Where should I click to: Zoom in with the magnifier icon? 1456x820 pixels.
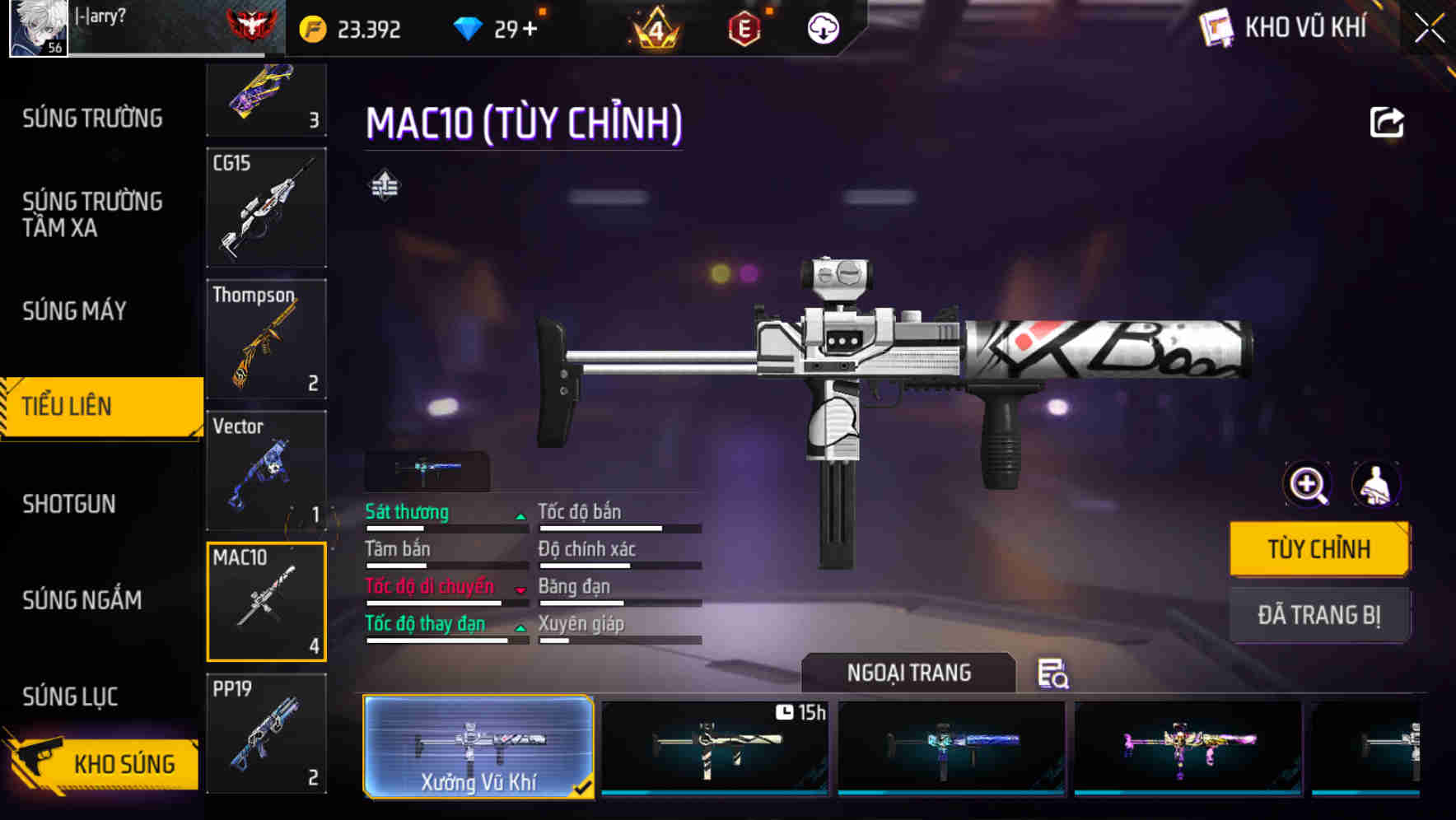pyautogui.click(x=1308, y=485)
